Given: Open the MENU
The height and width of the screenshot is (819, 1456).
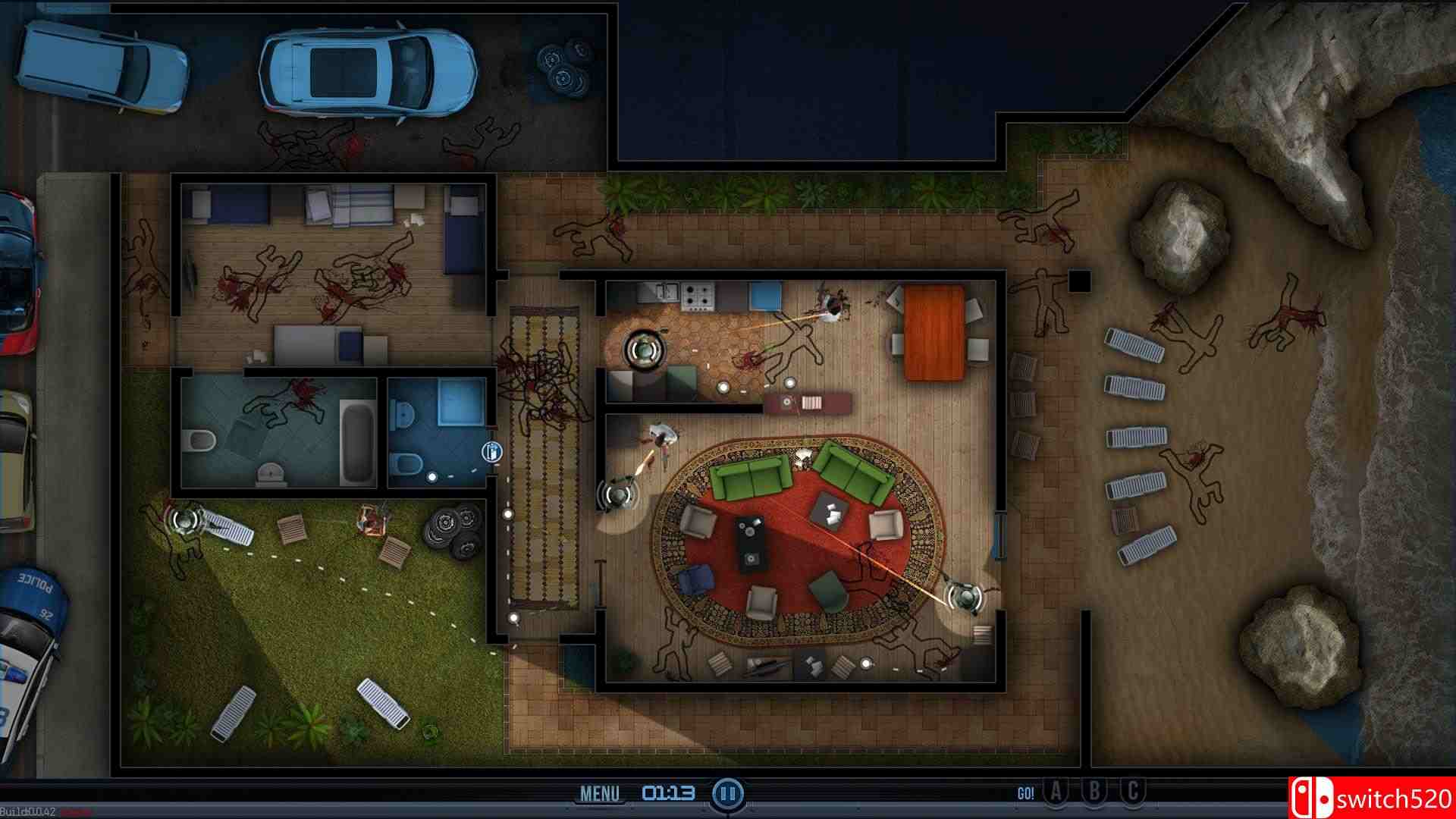Looking at the screenshot, I should [x=601, y=792].
